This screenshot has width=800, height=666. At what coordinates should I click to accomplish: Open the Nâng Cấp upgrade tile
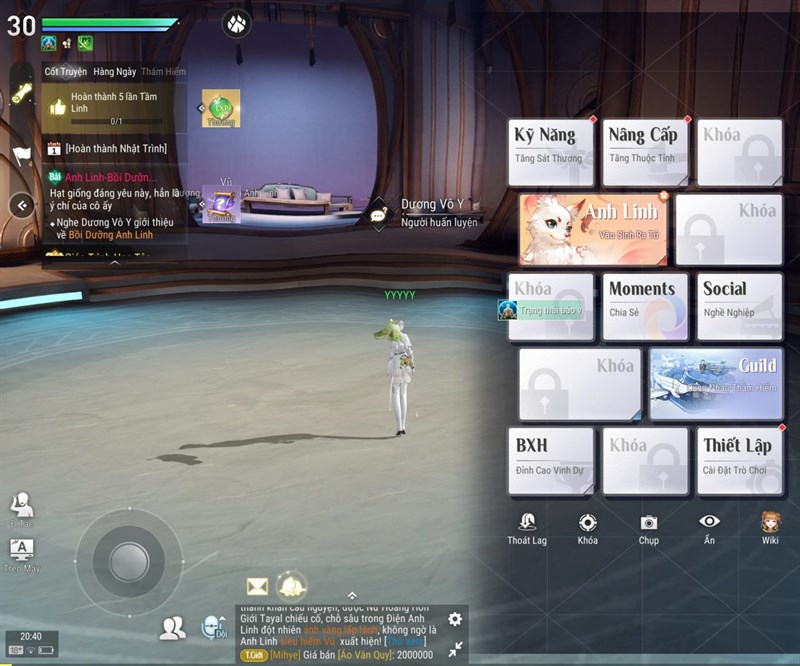point(645,152)
